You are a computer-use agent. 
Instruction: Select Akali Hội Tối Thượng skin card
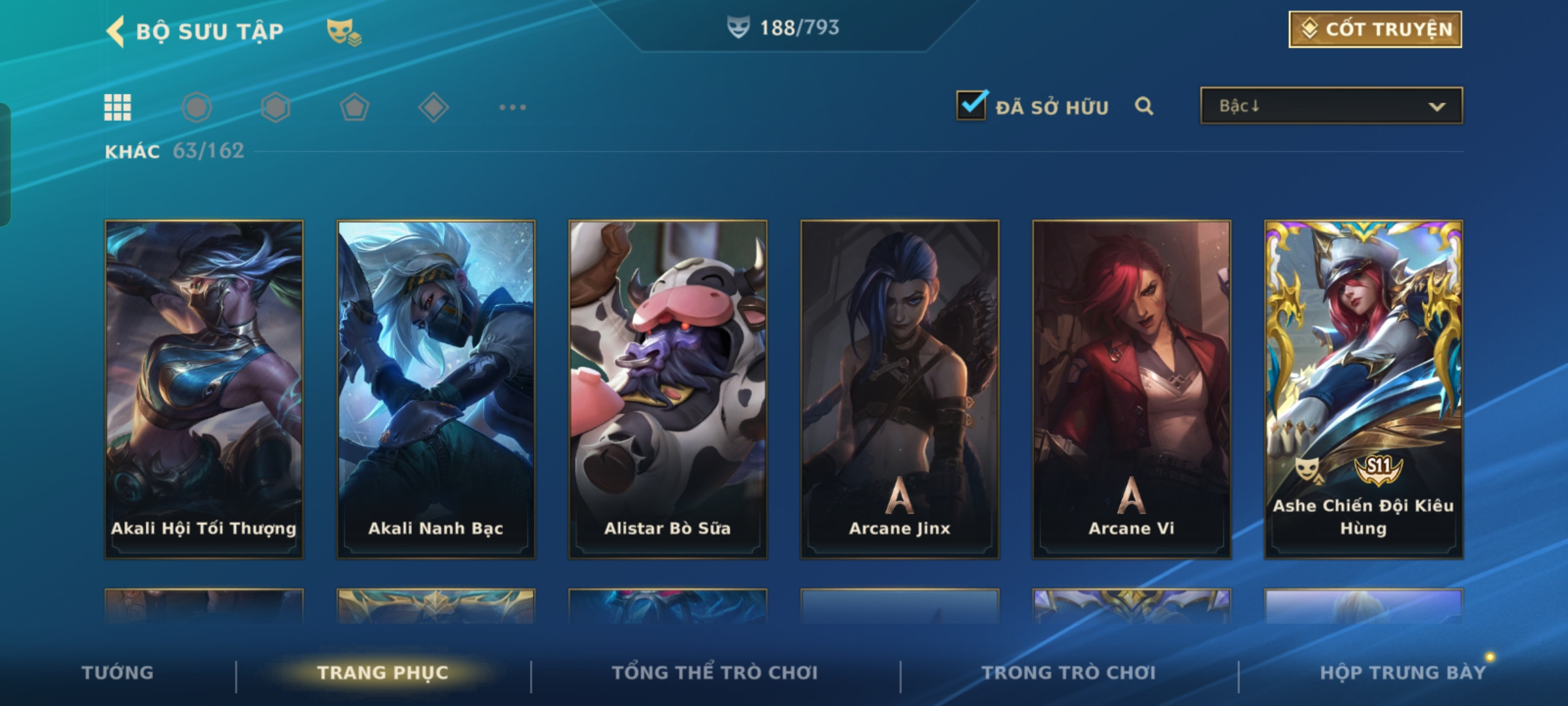[x=204, y=389]
